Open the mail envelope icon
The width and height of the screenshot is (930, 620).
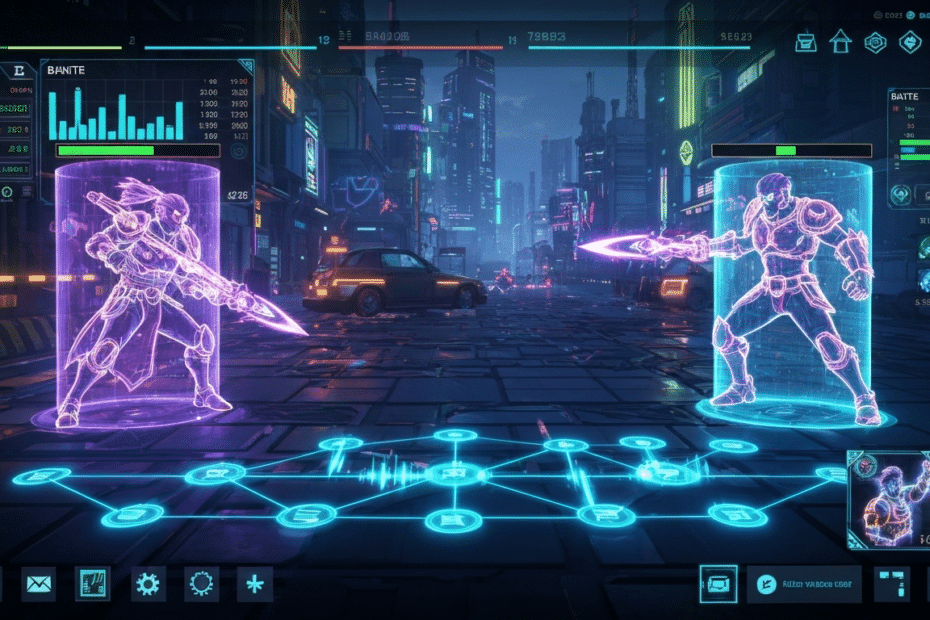[x=40, y=583]
